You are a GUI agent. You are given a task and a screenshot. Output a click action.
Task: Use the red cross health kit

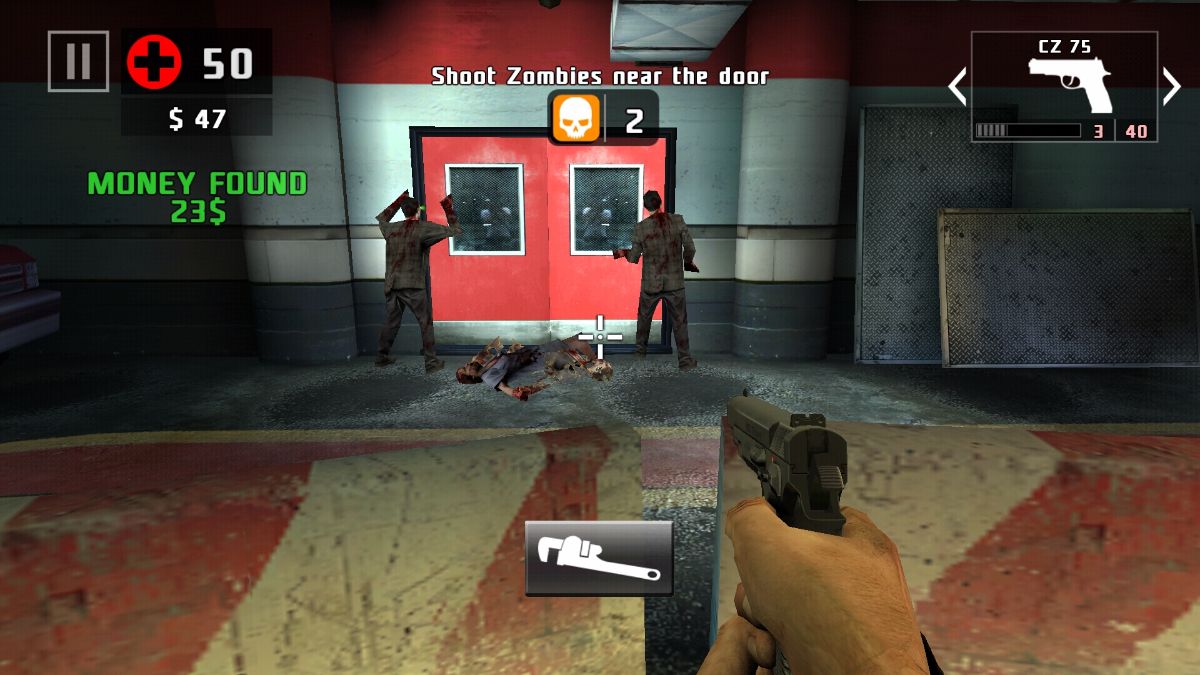click(154, 62)
